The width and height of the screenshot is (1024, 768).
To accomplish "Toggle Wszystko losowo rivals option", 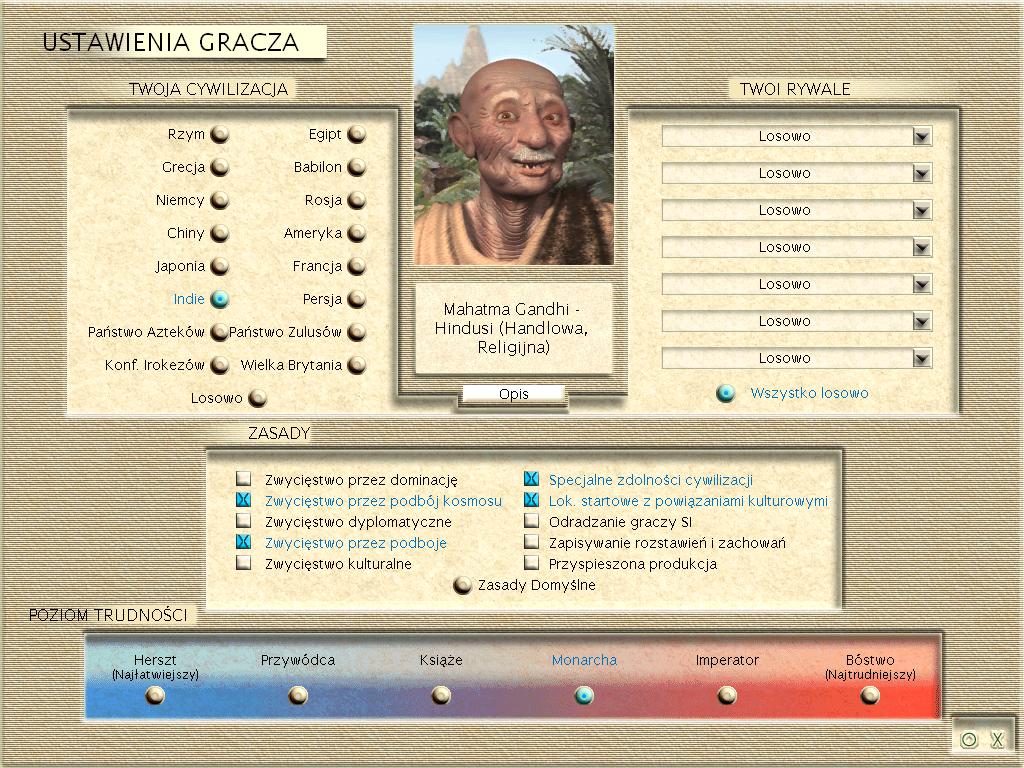I will (726, 393).
